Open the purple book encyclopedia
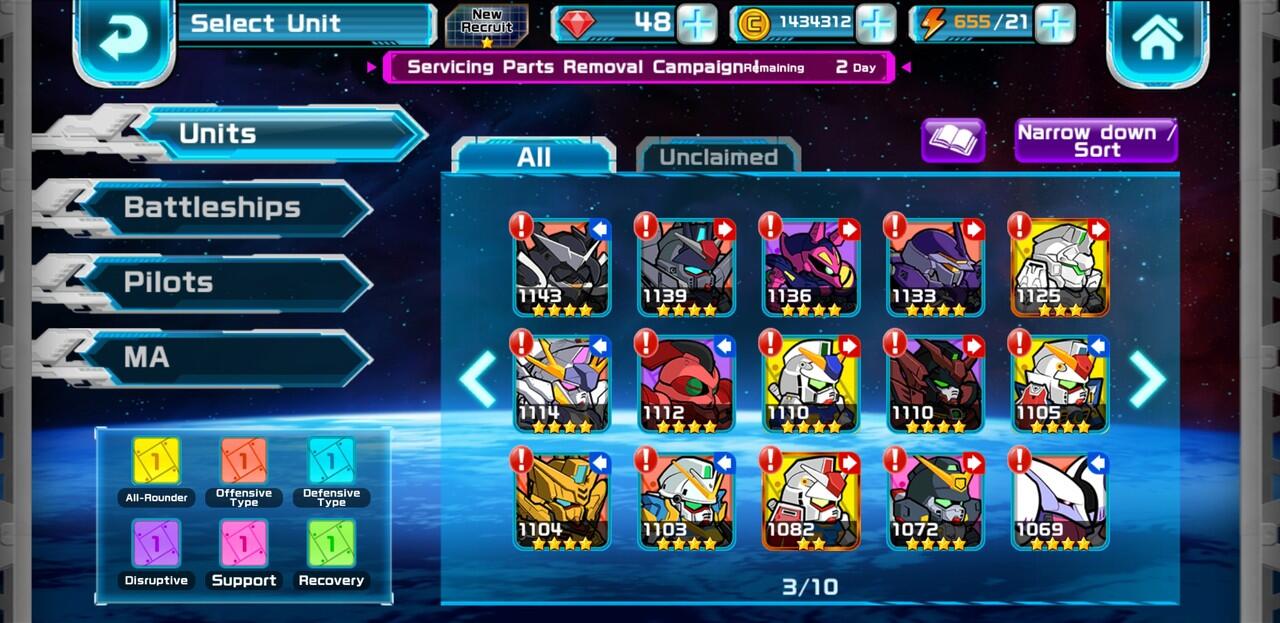1280x623 pixels. click(x=953, y=141)
